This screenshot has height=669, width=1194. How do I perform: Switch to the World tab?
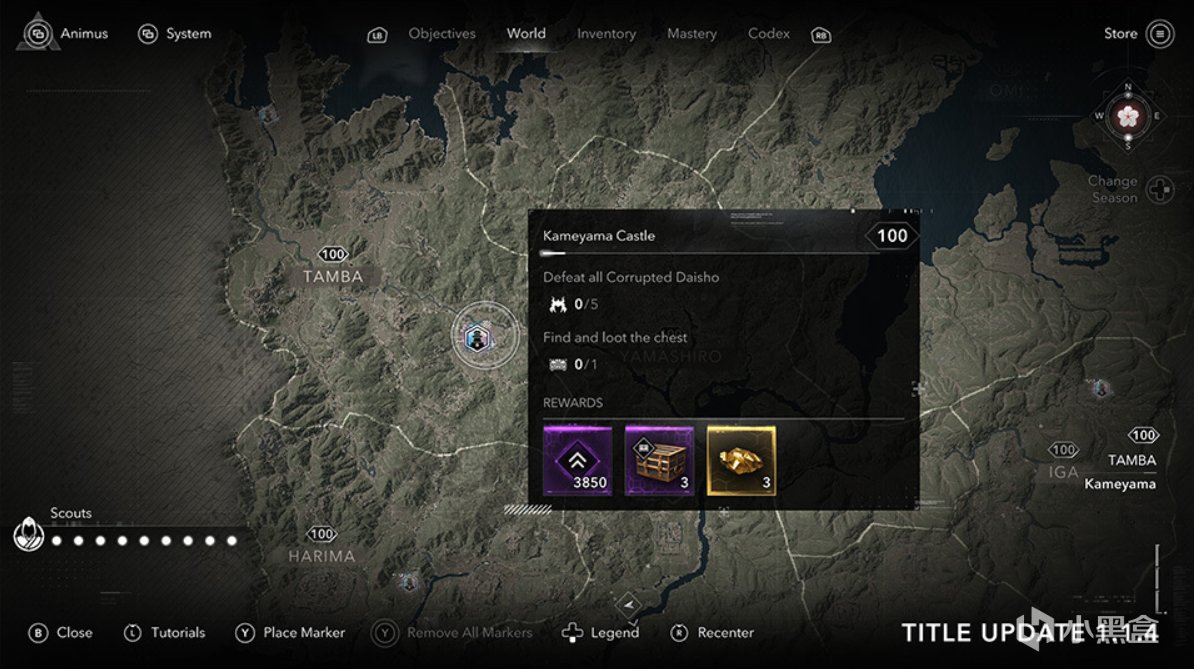(x=526, y=33)
